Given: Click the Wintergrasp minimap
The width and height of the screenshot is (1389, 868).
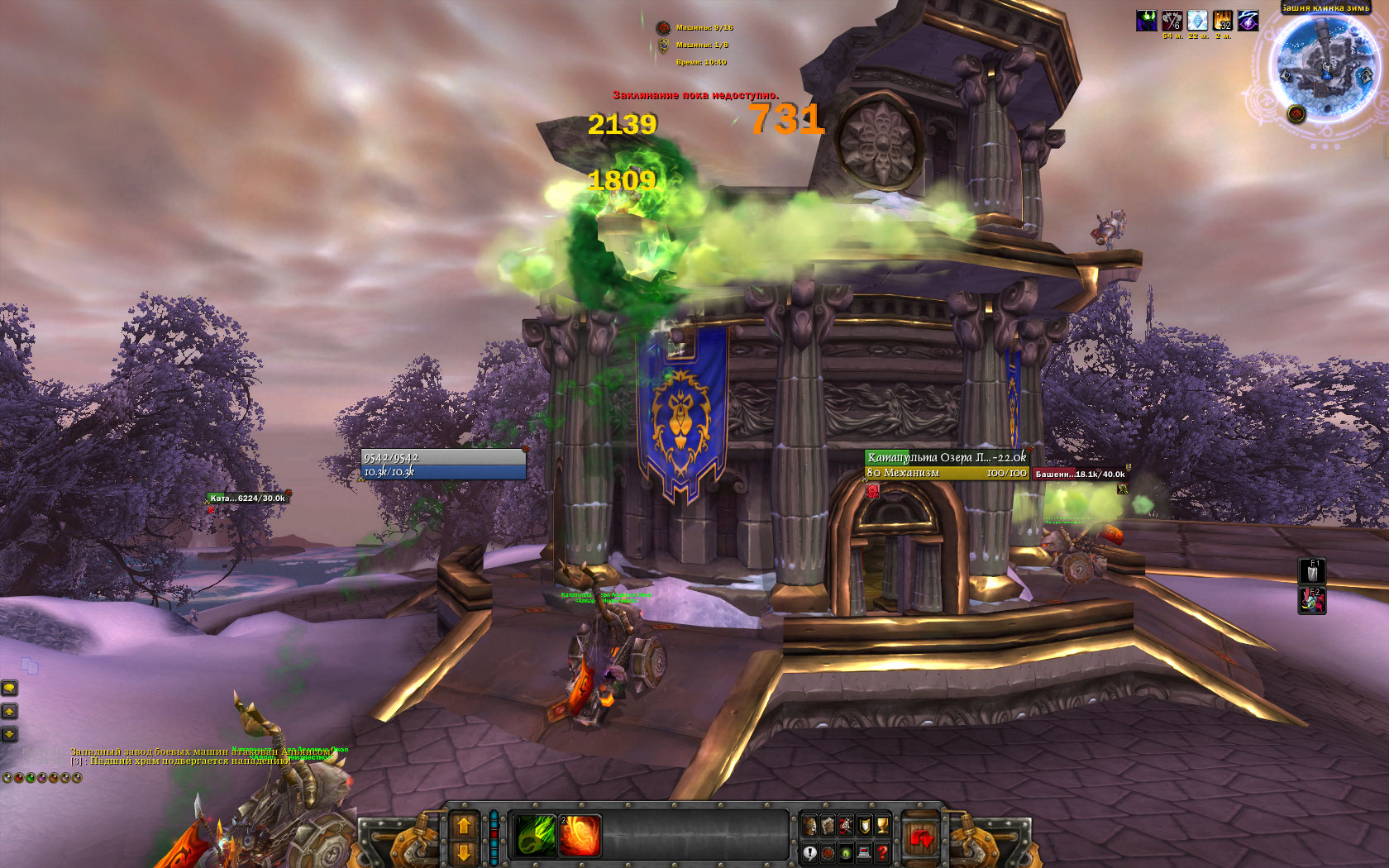Looking at the screenshot, I should (x=1325, y=64).
